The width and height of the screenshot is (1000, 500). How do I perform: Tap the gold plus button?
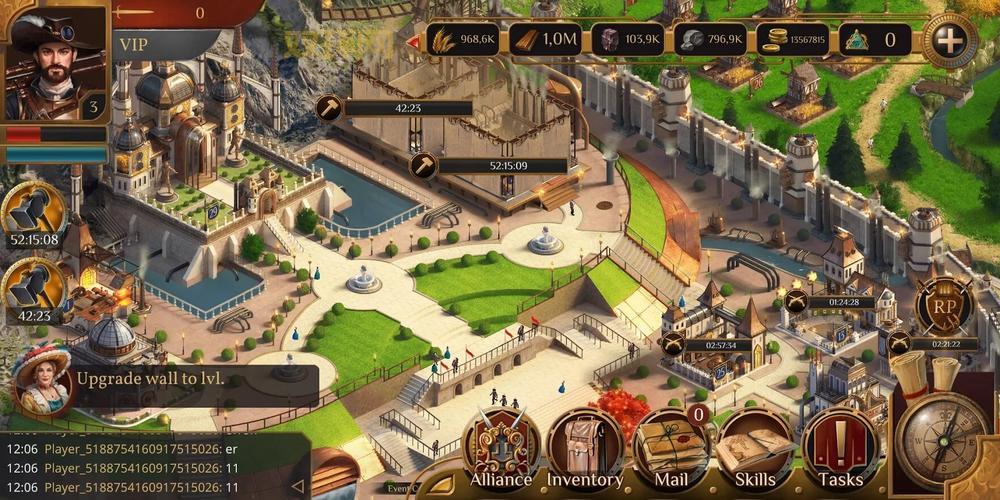(x=950, y=40)
